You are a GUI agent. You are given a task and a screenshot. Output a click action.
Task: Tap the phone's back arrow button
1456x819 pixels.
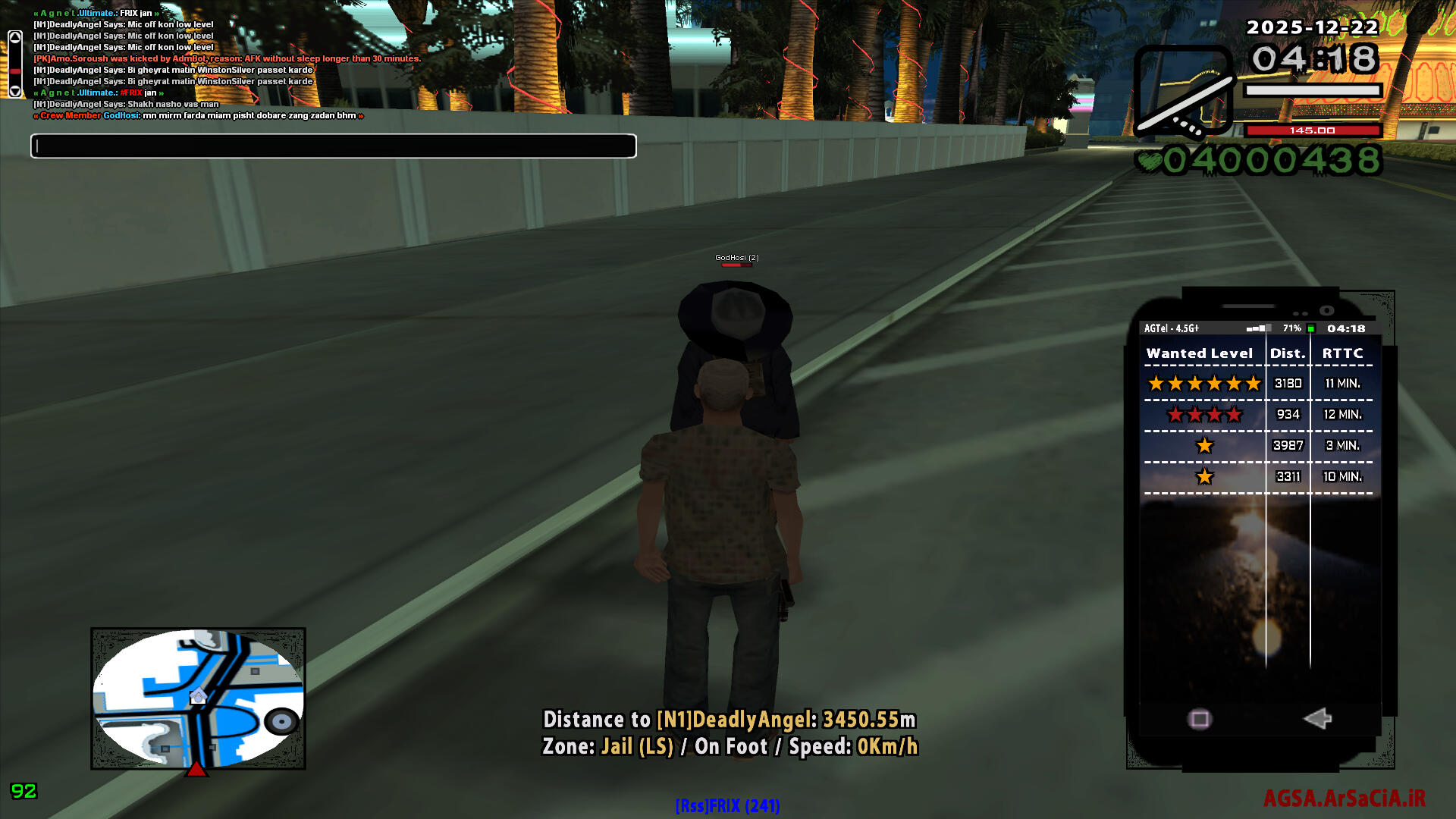[x=1318, y=718]
